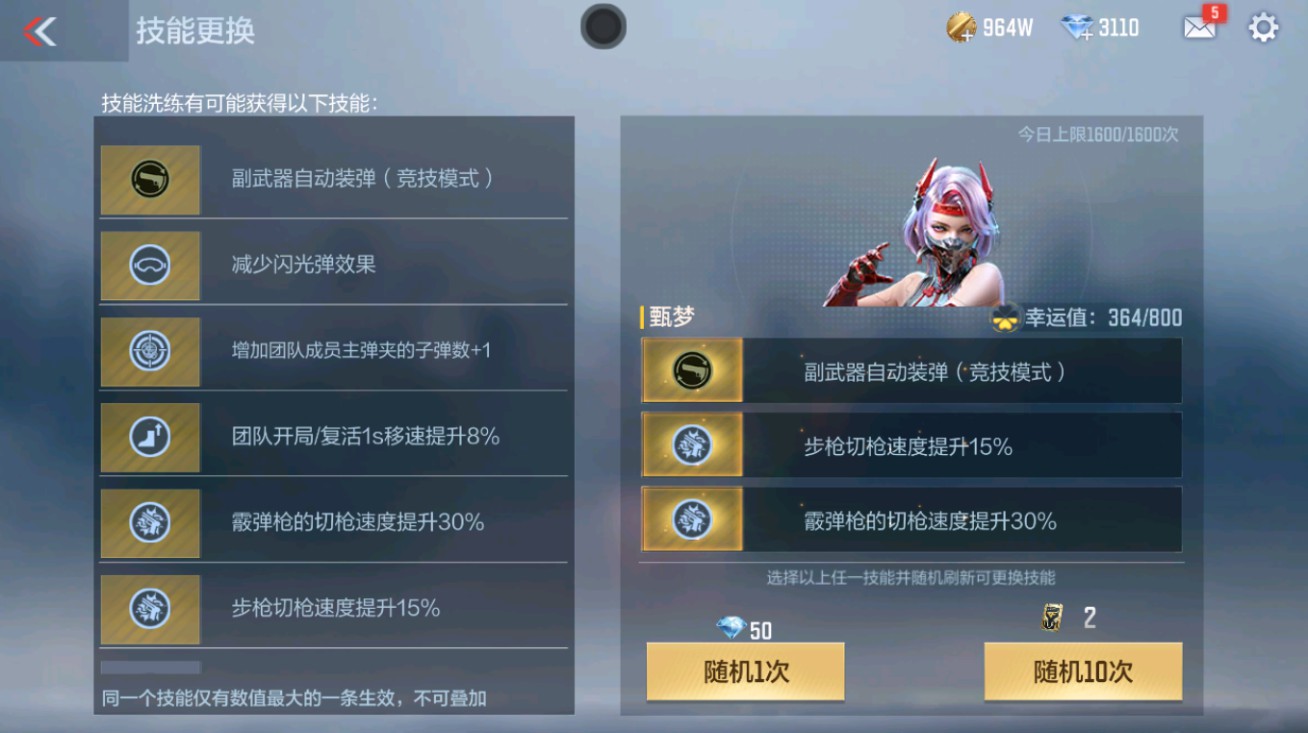Open the mail inbox with notification badge
This screenshot has width=1308, height=733.
click(1199, 29)
